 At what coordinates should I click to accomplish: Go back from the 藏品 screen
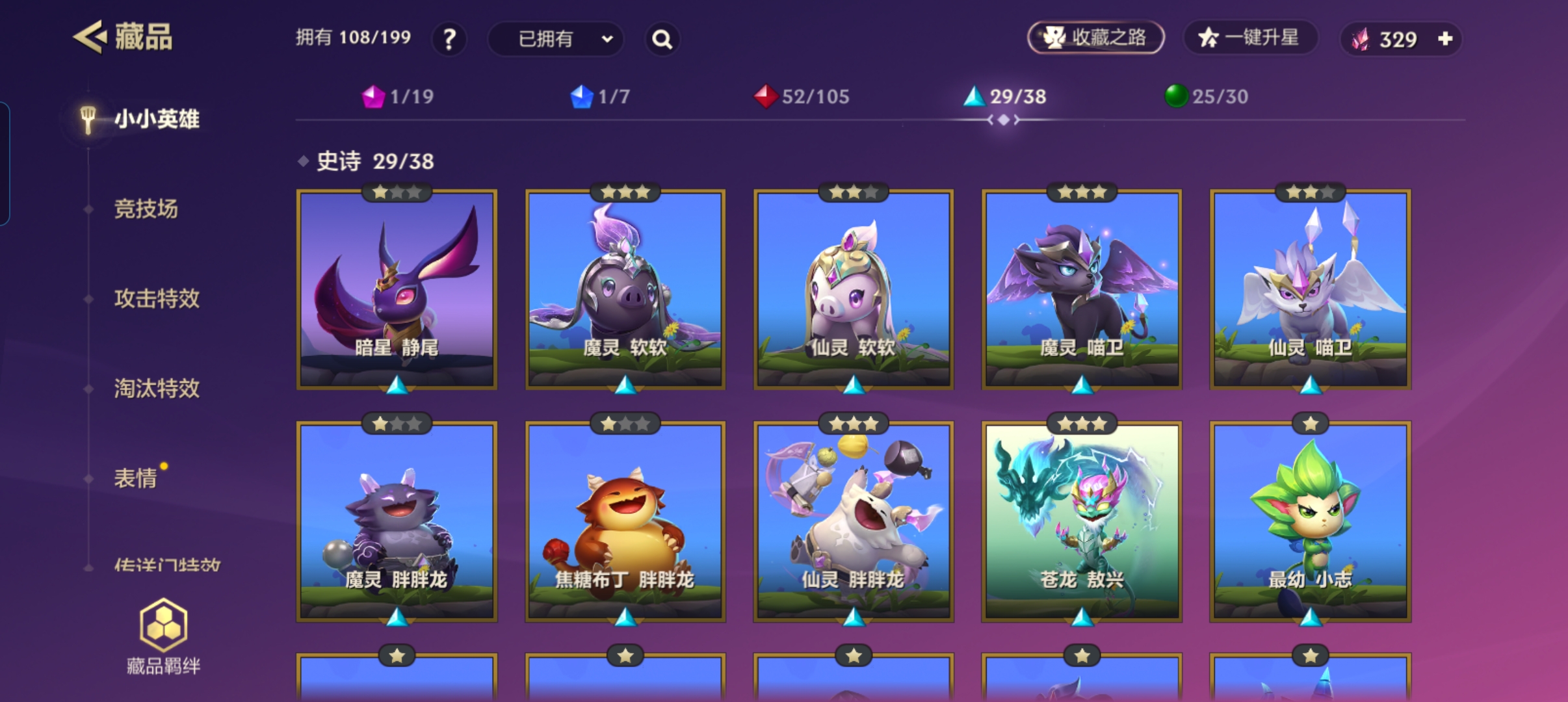90,37
